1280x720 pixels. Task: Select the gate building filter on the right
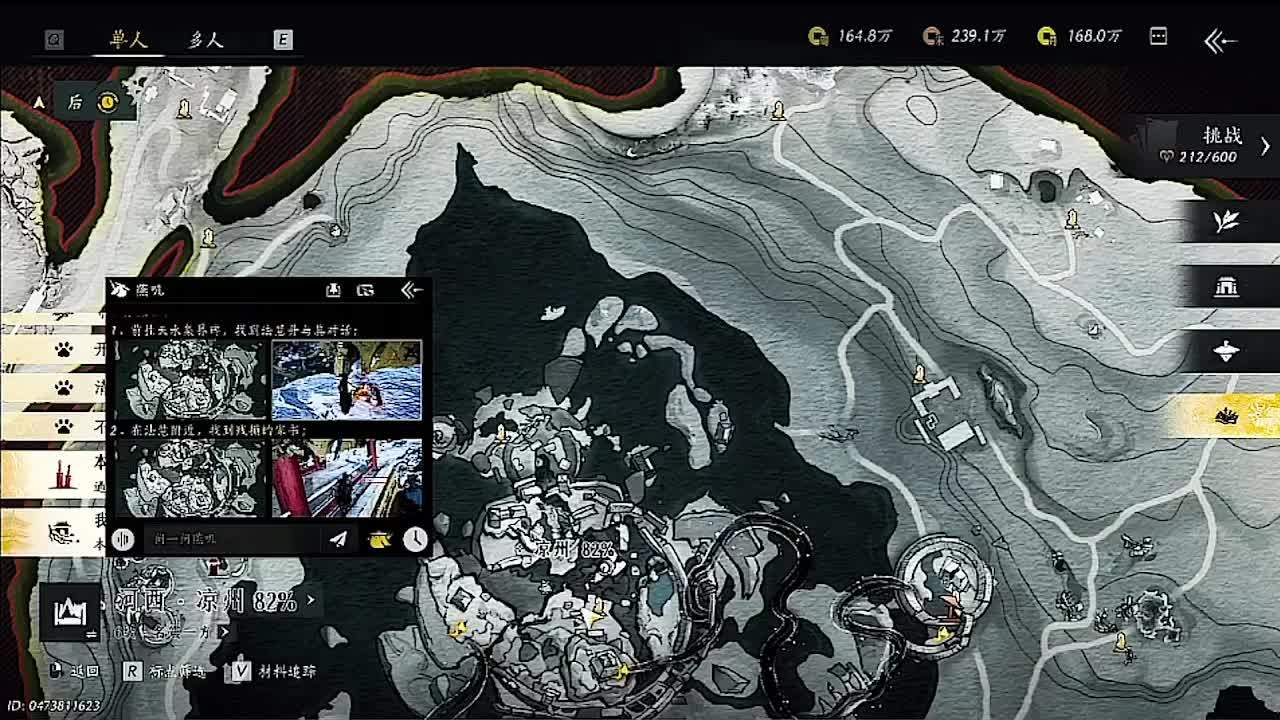(x=1227, y=288)
